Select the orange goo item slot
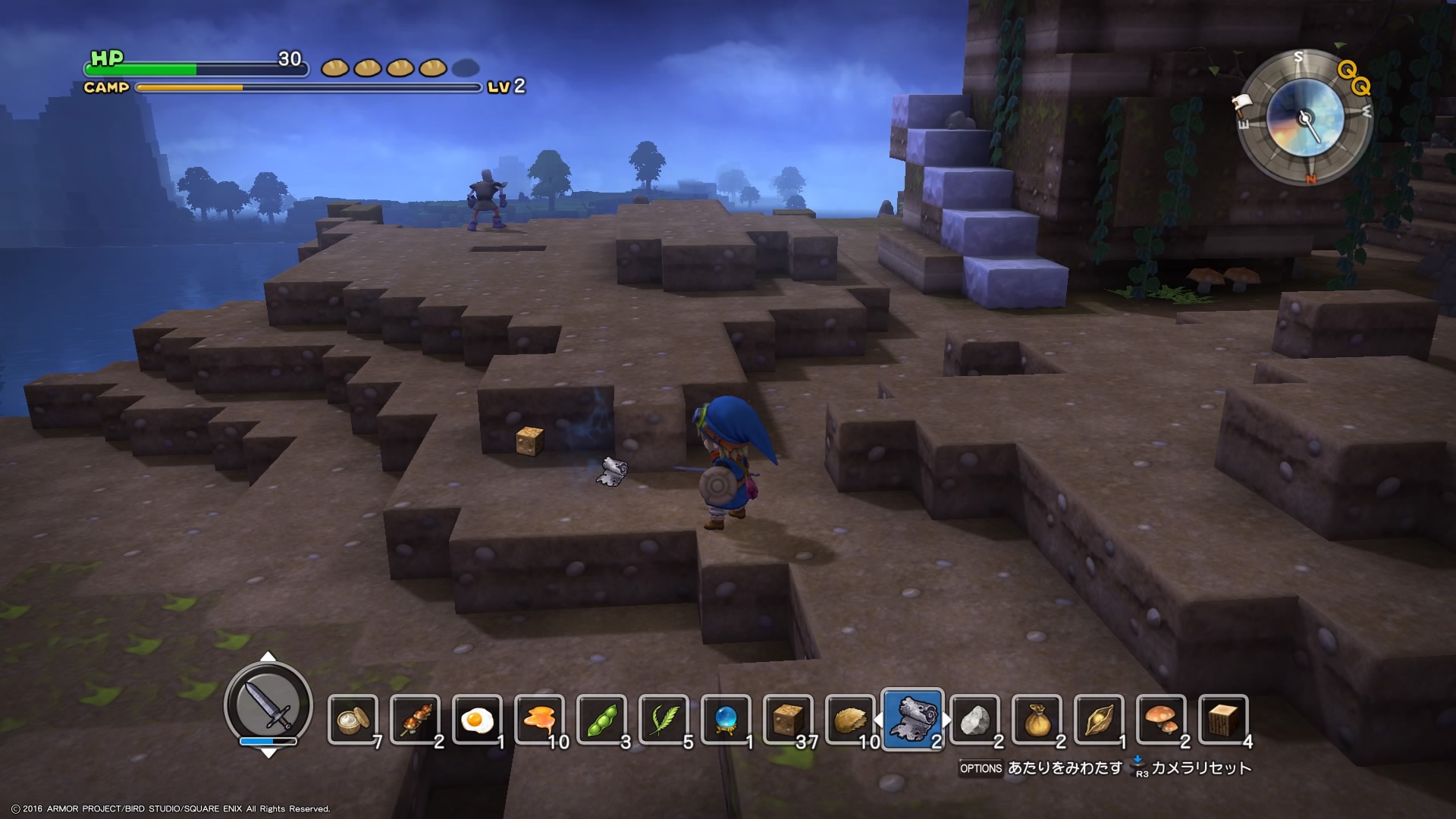 click(x=539, y=720)
